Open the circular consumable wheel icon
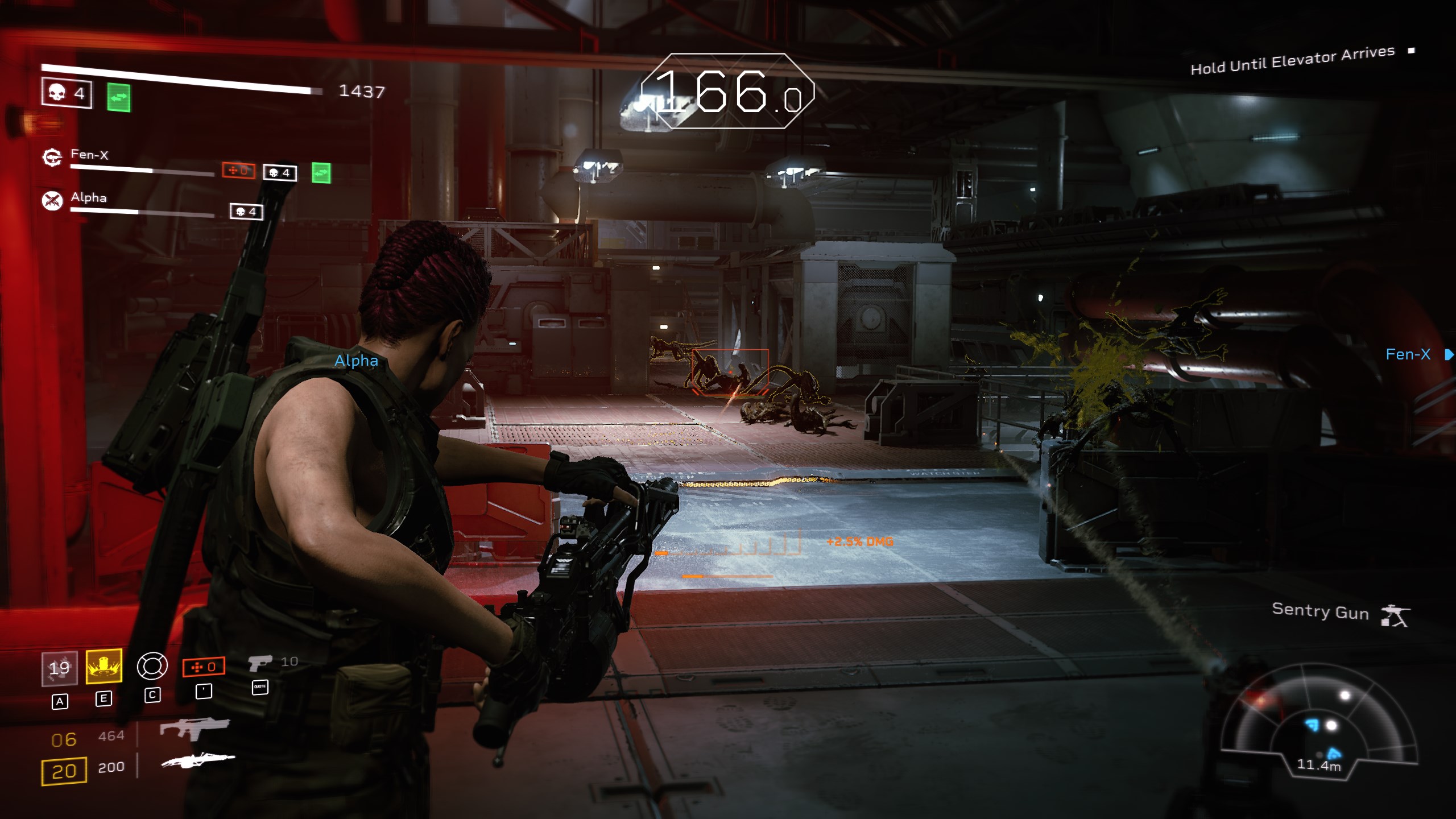Screen dimensions: 1456x819 tap(152, 666)
